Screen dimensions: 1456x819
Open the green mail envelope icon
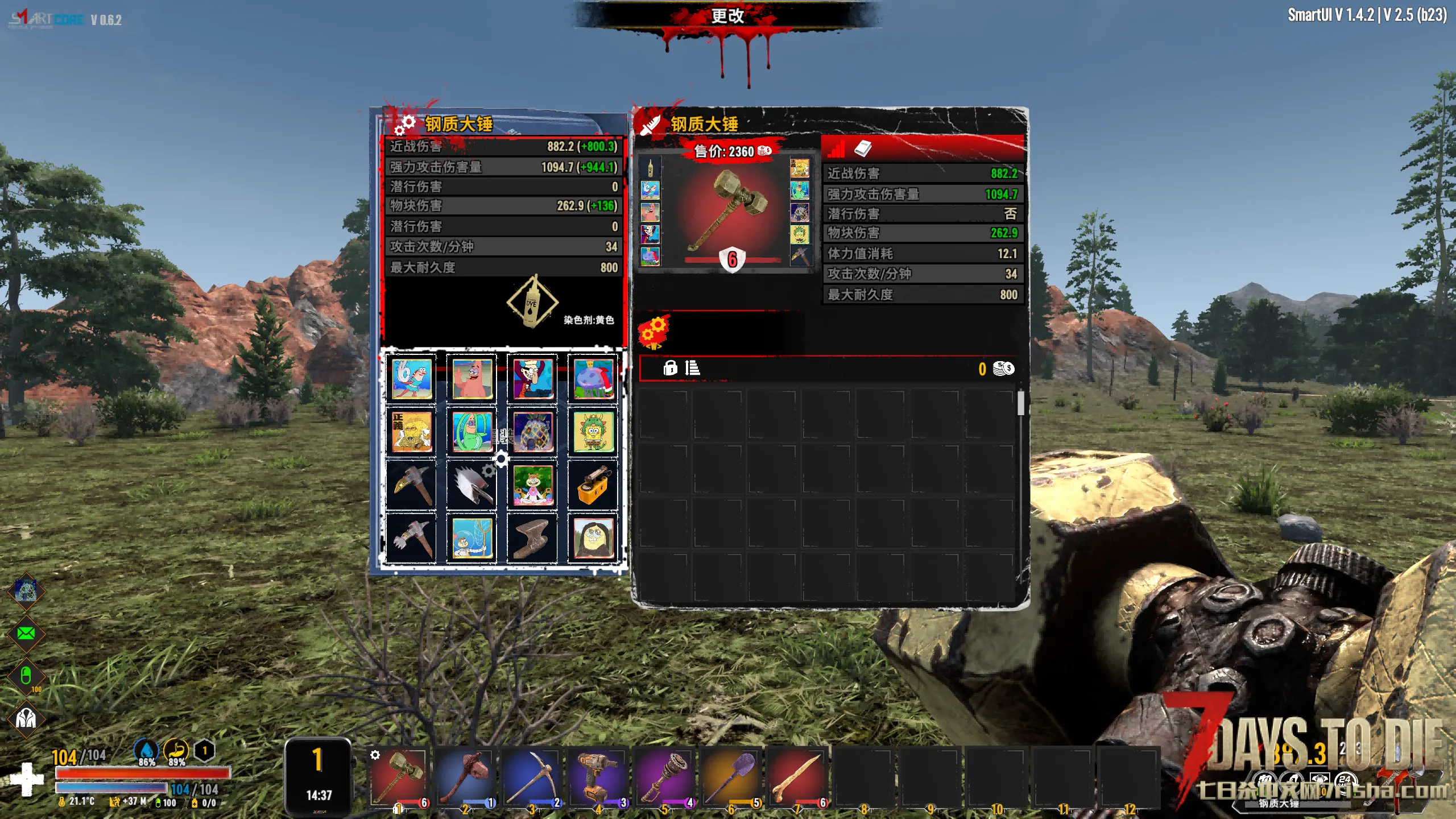tap(26, 633)
